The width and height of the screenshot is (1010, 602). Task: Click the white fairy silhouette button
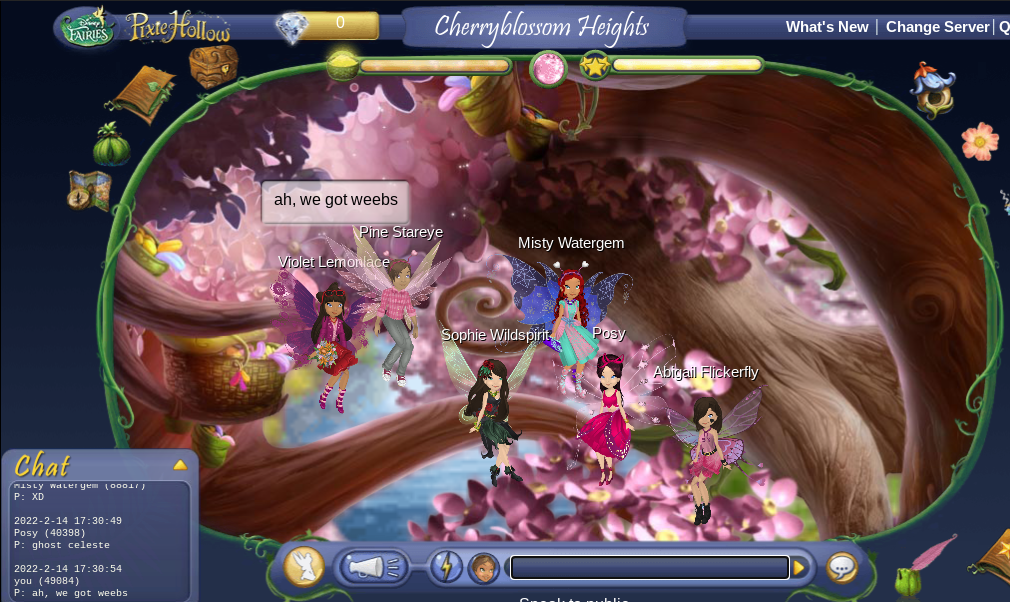tap(304, 567)
